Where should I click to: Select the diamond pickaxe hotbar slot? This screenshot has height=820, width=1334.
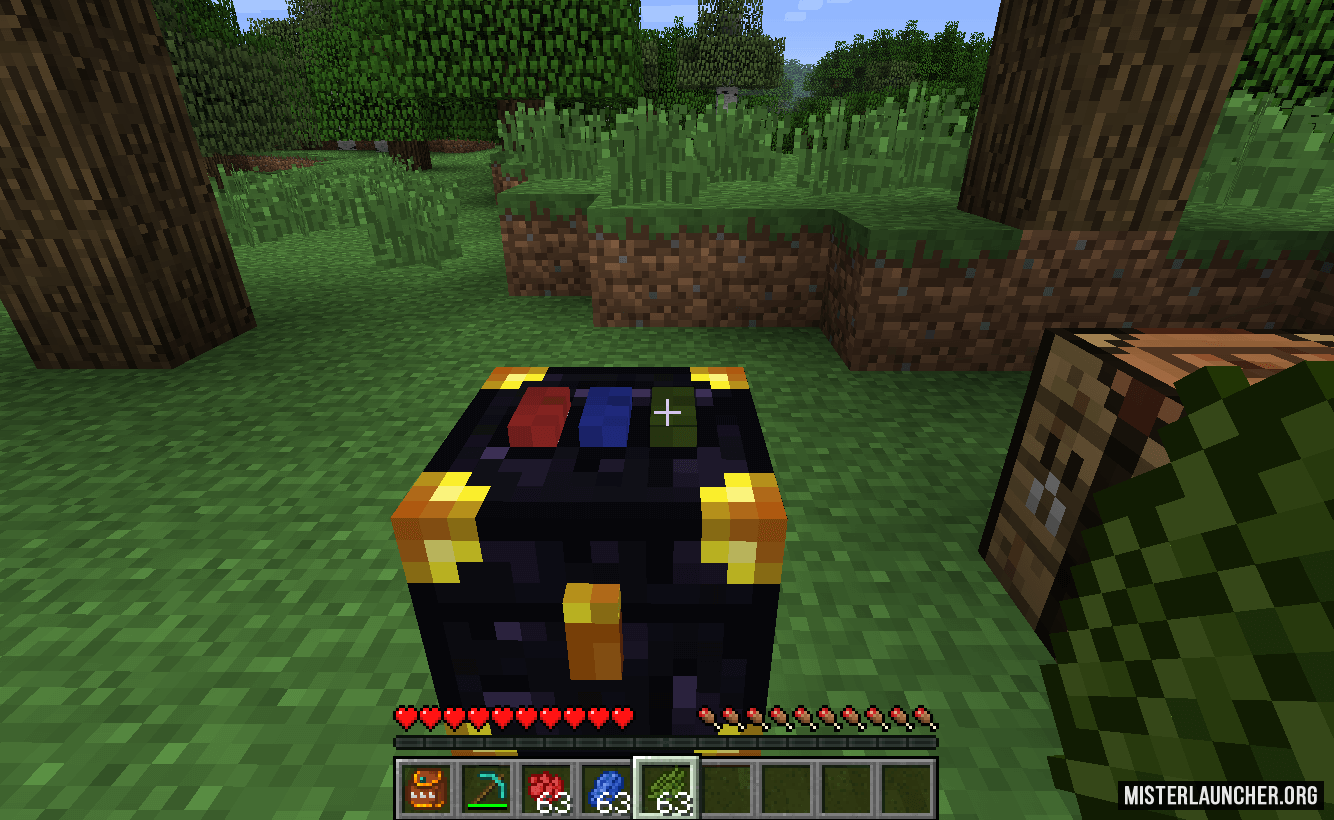[486, 788]
